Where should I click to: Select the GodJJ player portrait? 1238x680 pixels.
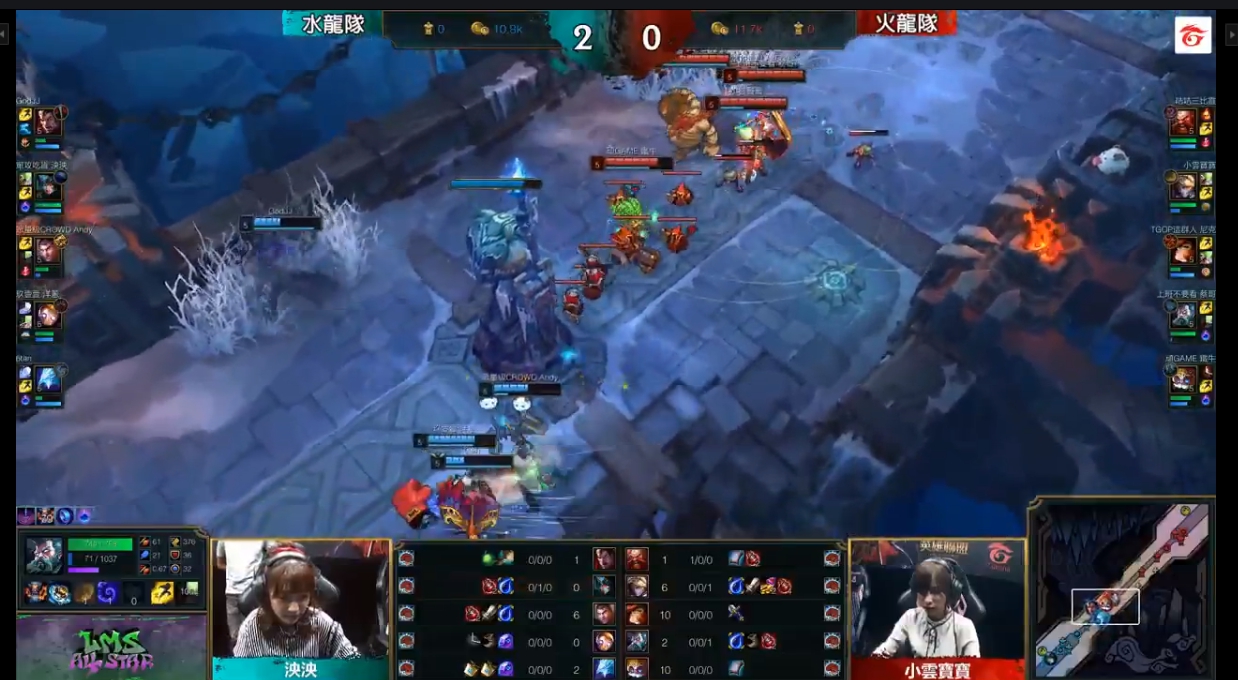[x=48, y=122]
